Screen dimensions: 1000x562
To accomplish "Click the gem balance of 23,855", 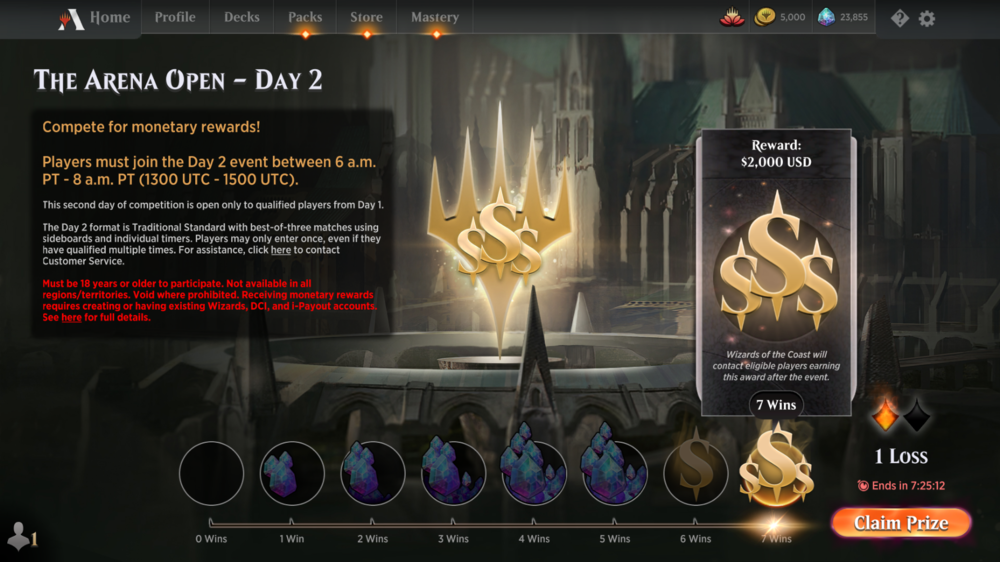I will (842, 18).
